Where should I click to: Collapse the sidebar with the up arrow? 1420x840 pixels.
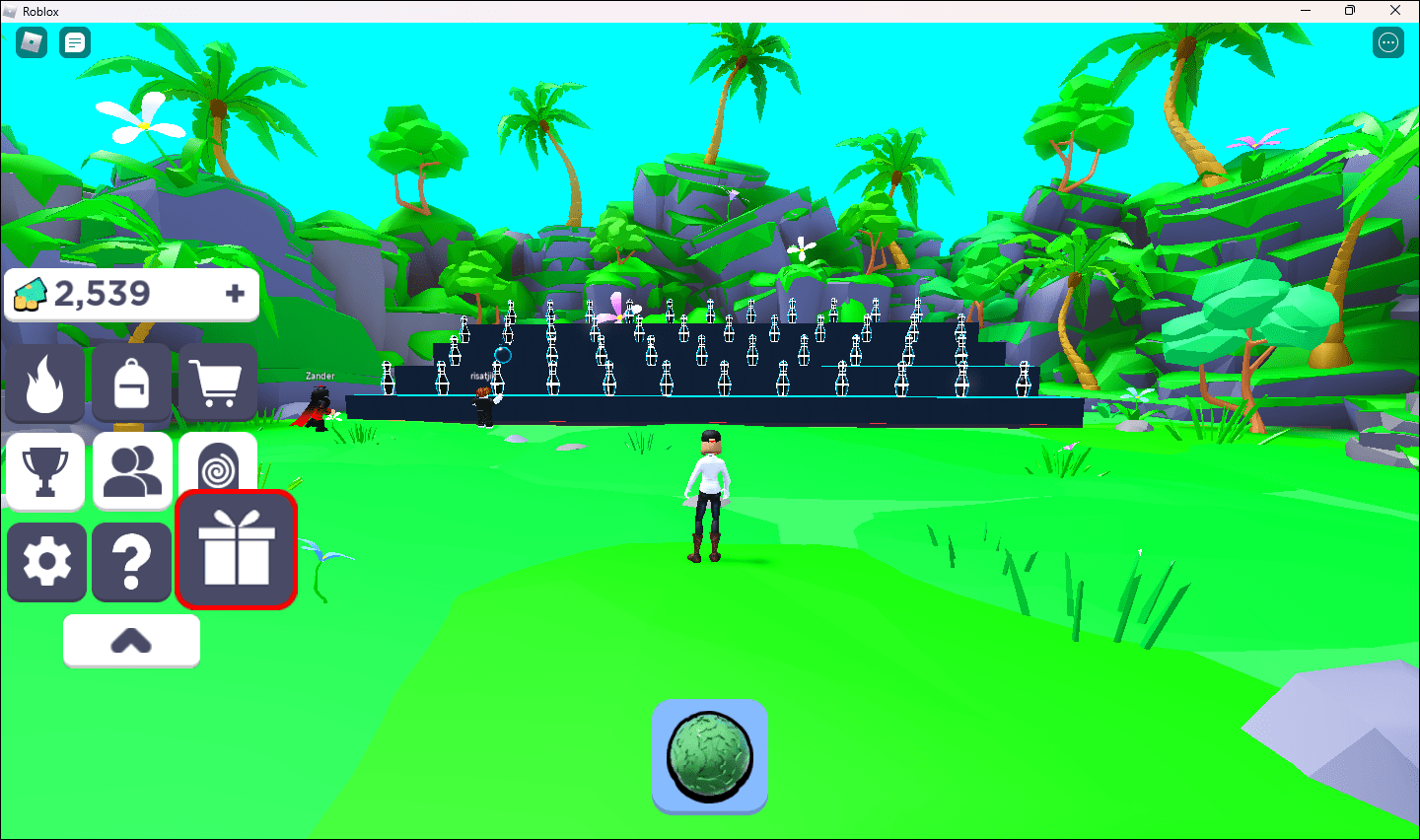(131, 639)
